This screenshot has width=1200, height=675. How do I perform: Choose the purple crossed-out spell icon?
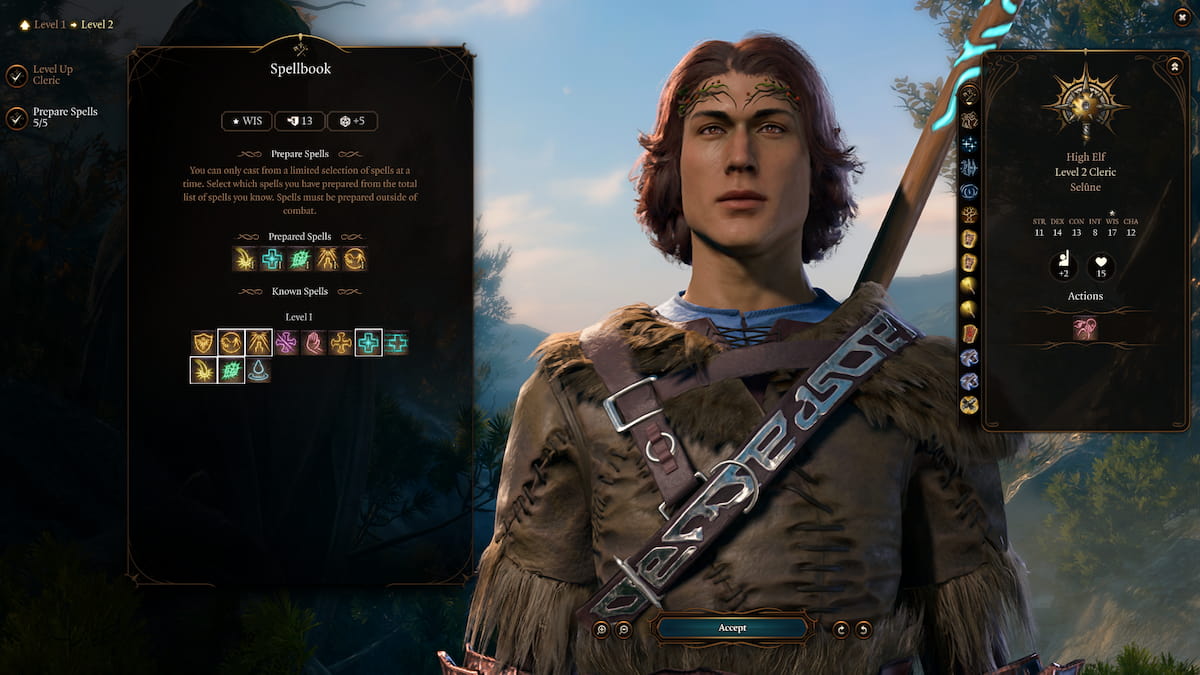286,343
